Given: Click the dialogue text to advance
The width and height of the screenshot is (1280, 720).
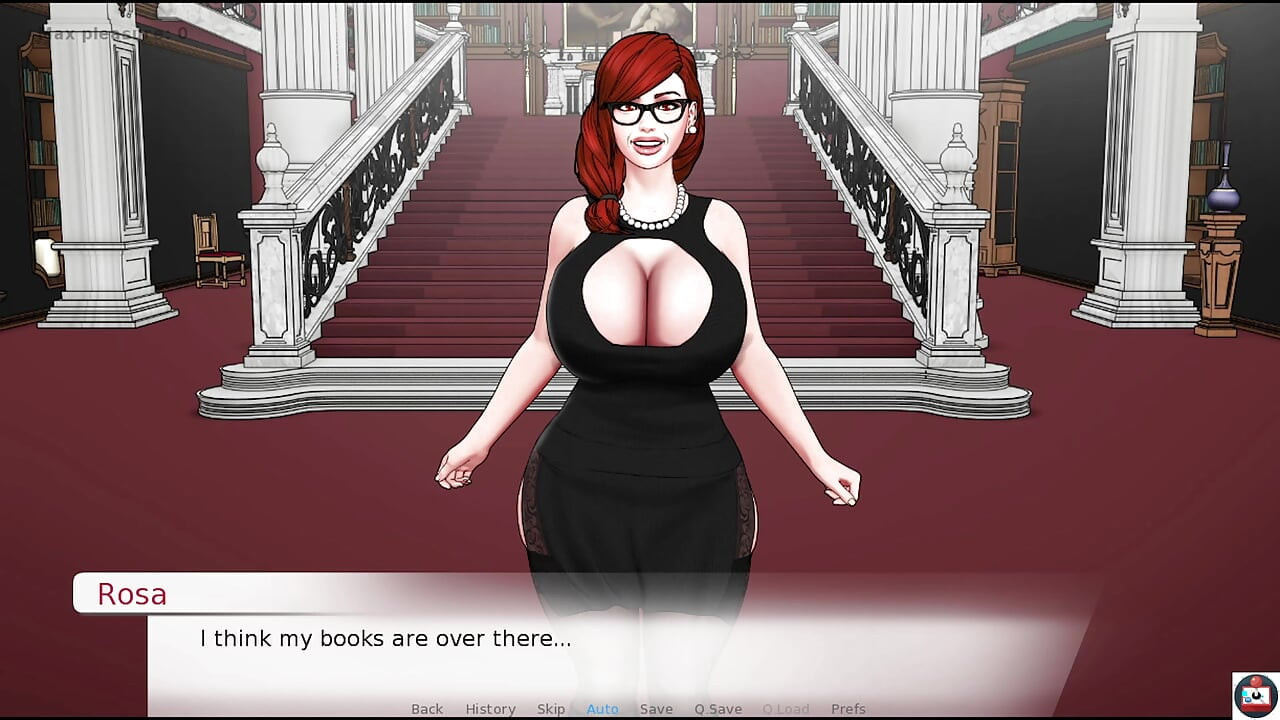Looking at the screenshot, I should coord(385,638).
